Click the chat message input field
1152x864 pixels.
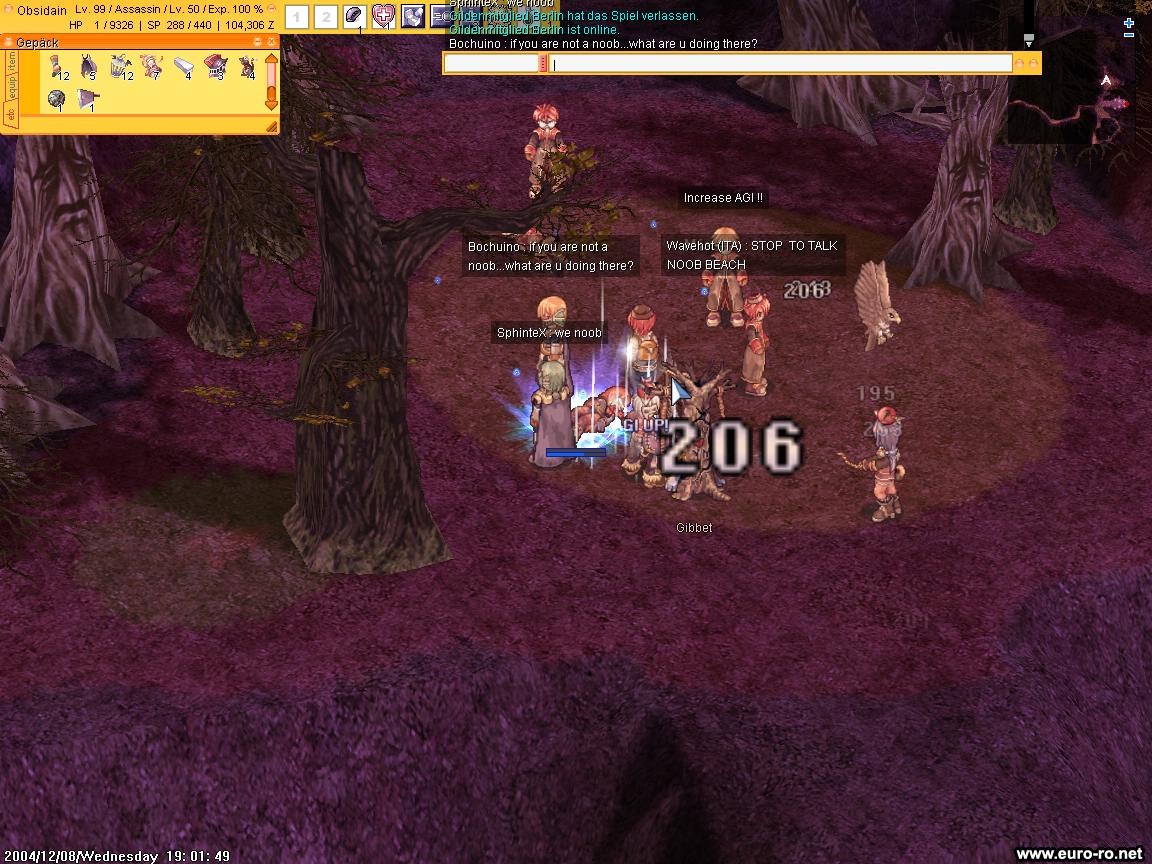(780, 64)
